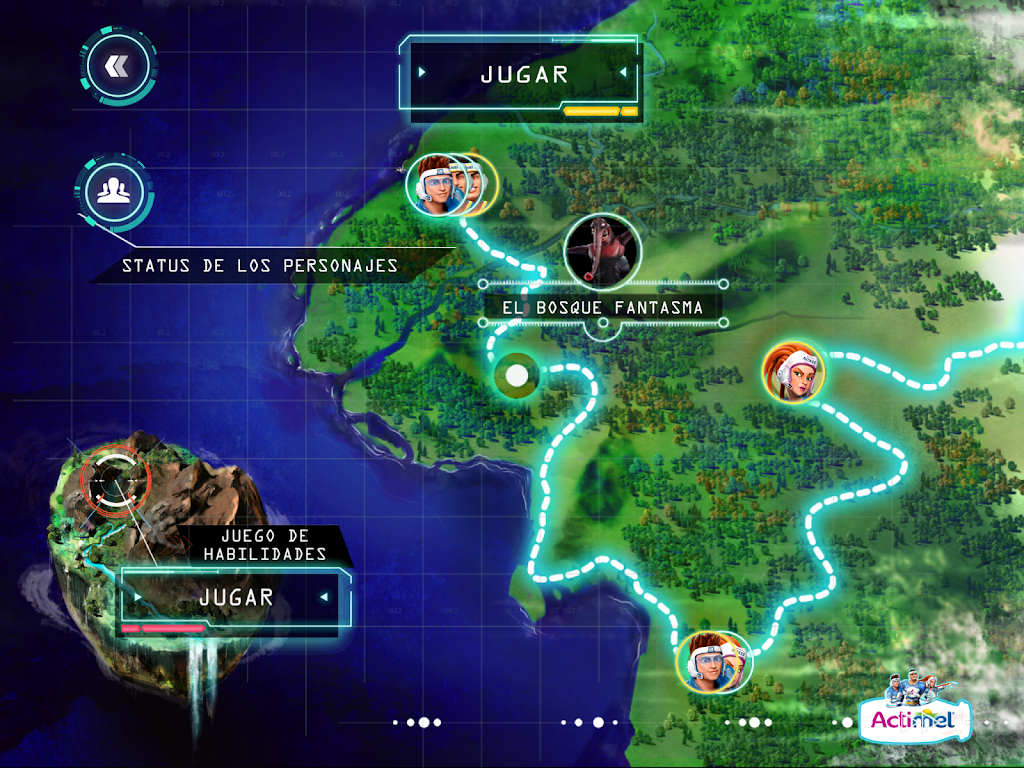
Task: Go back using the double-chevron button
Action: coord(118,67)
